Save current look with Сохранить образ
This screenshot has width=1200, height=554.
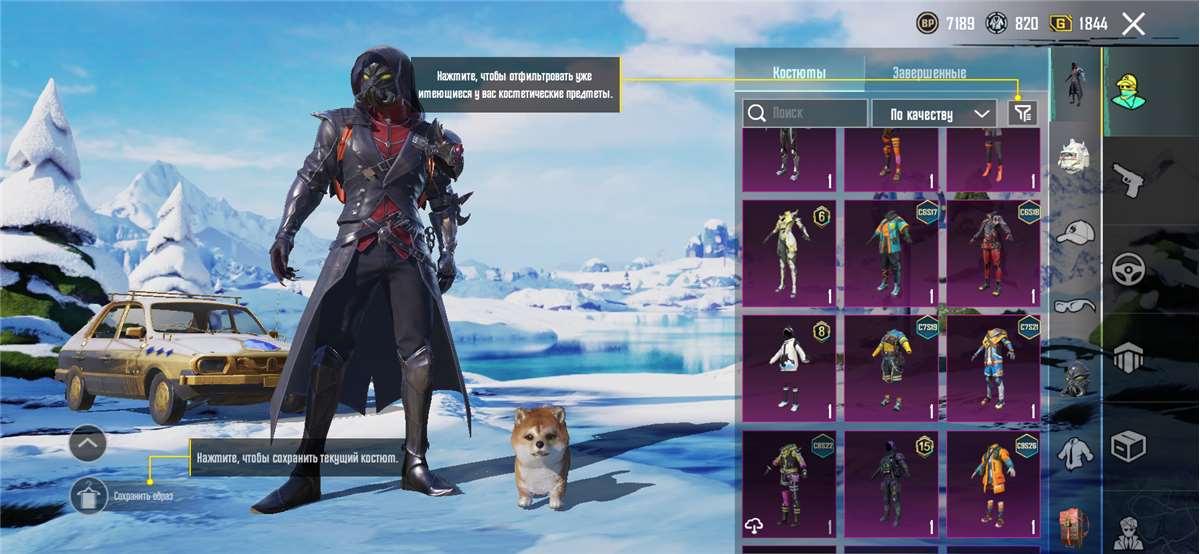pos(90,495)
